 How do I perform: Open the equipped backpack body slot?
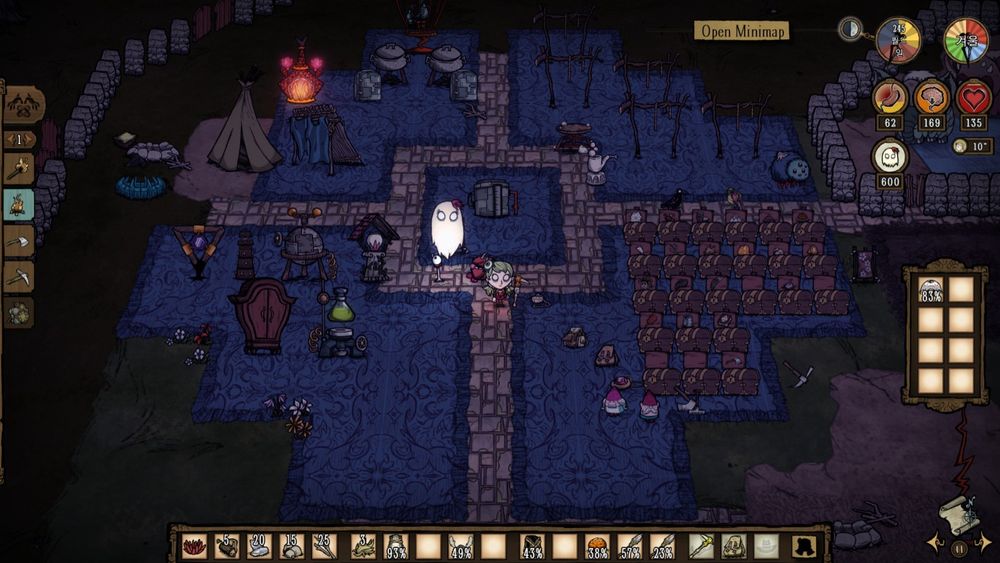click(735, 546)
